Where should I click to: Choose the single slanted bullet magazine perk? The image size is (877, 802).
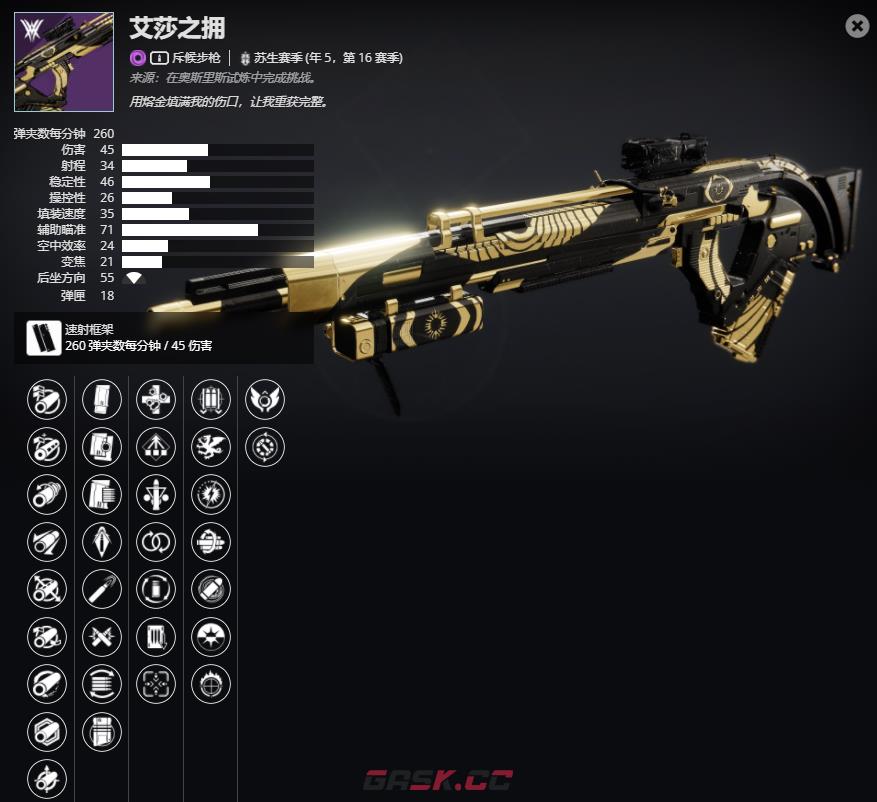coord(102,589)
